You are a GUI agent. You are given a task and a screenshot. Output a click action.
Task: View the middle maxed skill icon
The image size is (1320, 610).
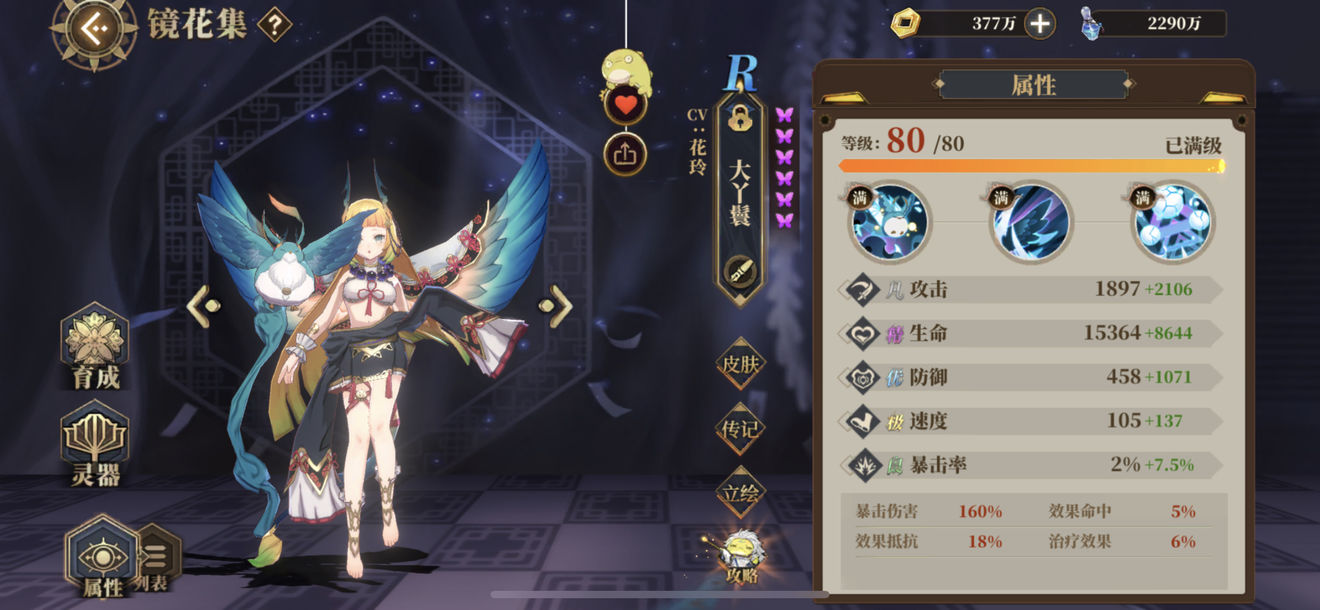click(1031, 222)
